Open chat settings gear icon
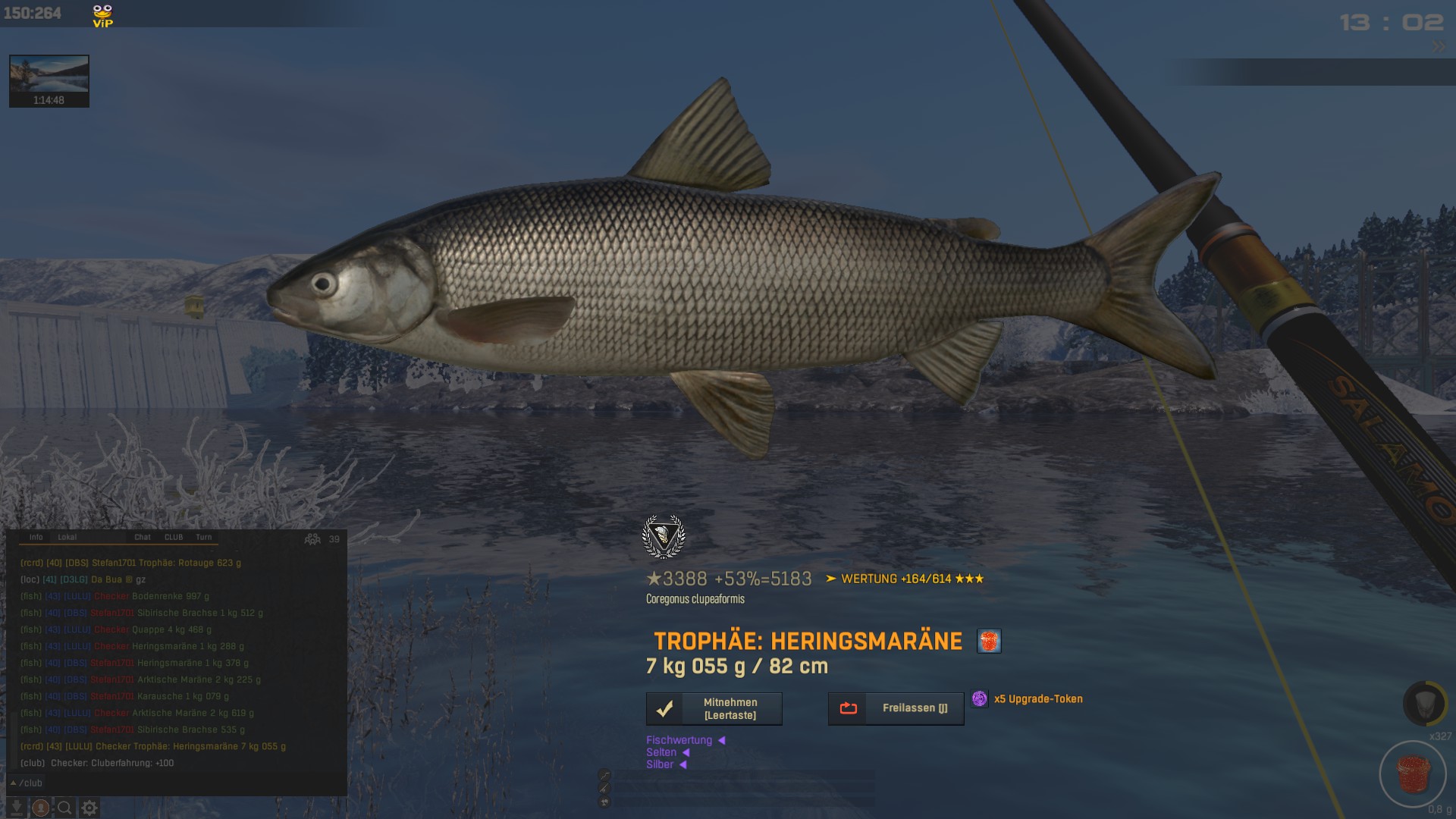This screenshot has height=819, width=1456. pyautogui.click(x=89, y=808)
